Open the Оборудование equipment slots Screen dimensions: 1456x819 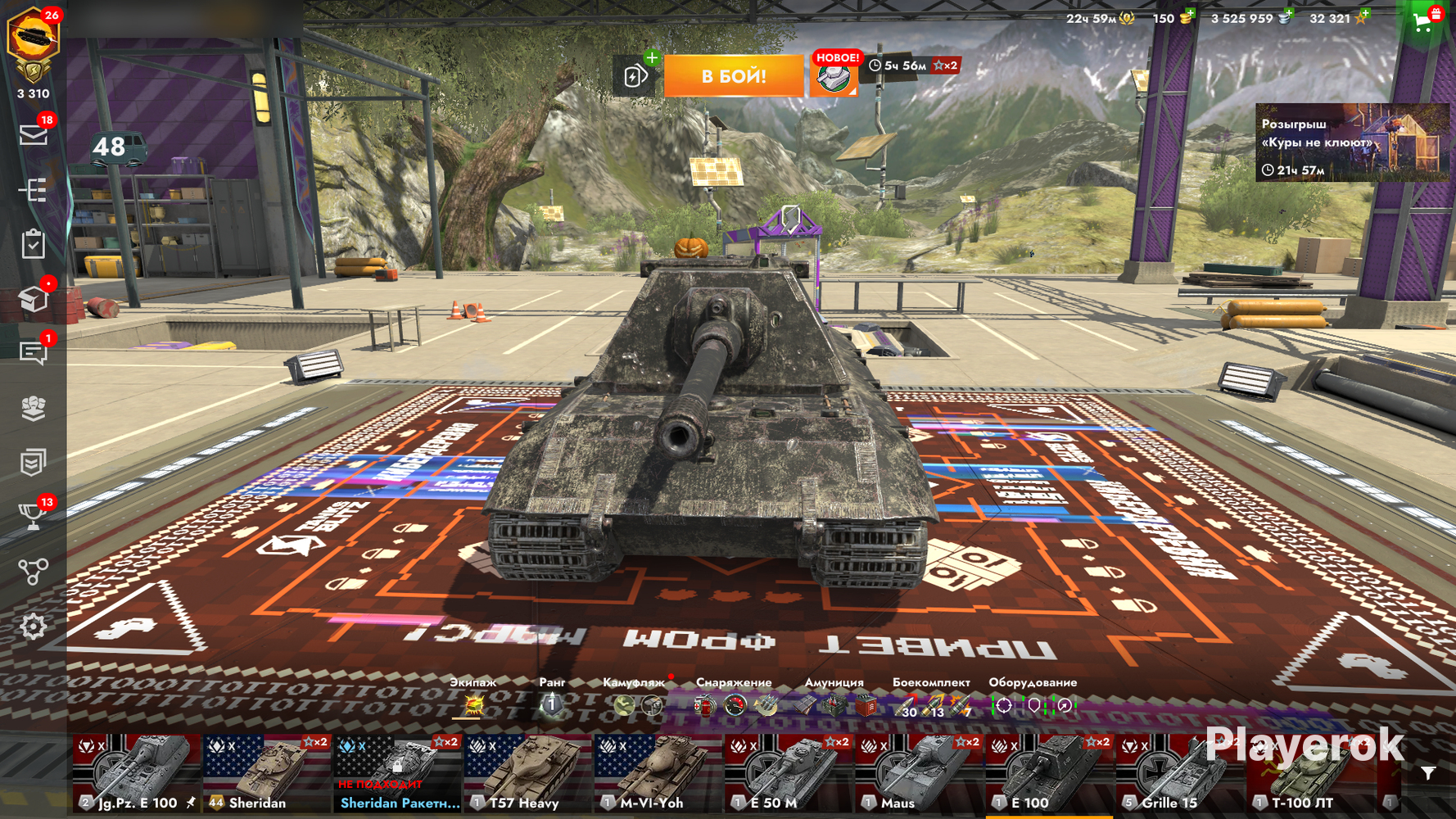click(x=1033, y=704)
